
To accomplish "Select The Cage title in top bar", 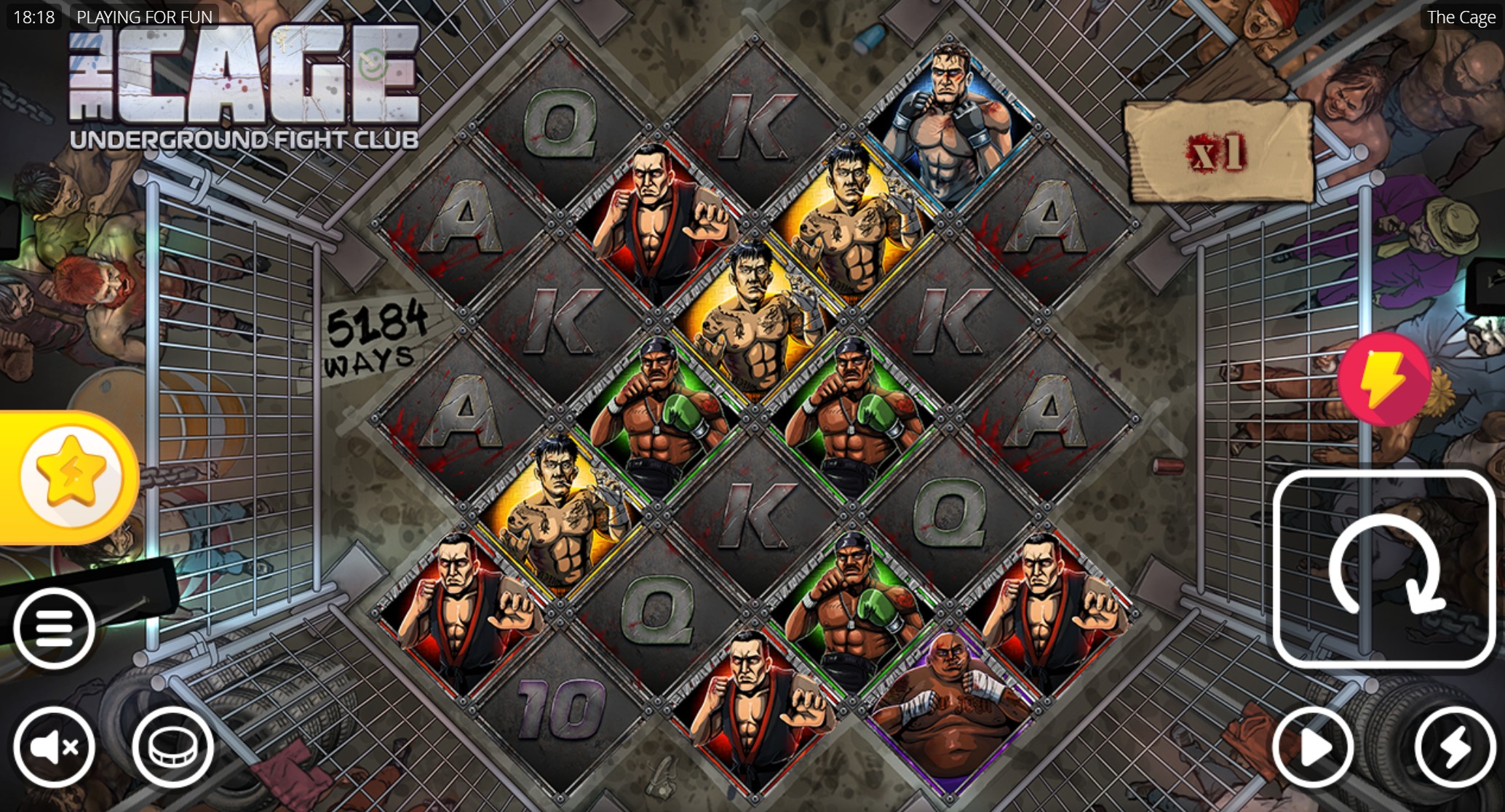I will coord(1460,17).
